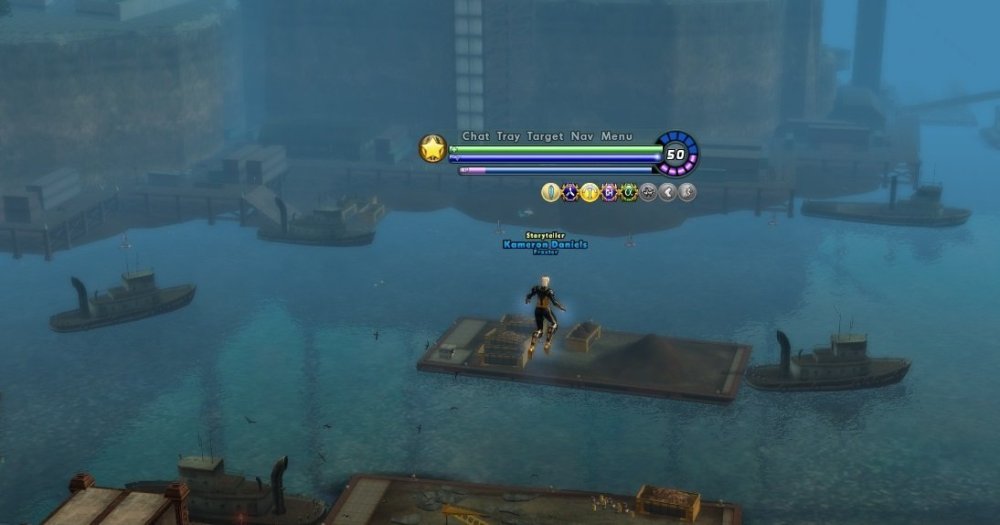Open the Target window
This screenshot has height=525, width=1000.
tap(545, 136)
